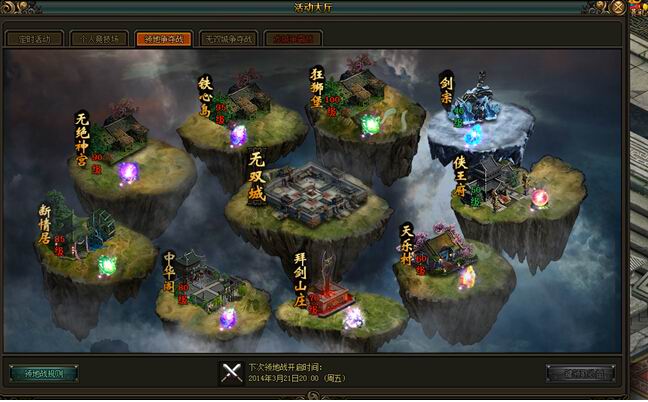This screenshot has width=648, height=402.
Task: Switch to the 定时活动 tab
Action: coord(35,39)
